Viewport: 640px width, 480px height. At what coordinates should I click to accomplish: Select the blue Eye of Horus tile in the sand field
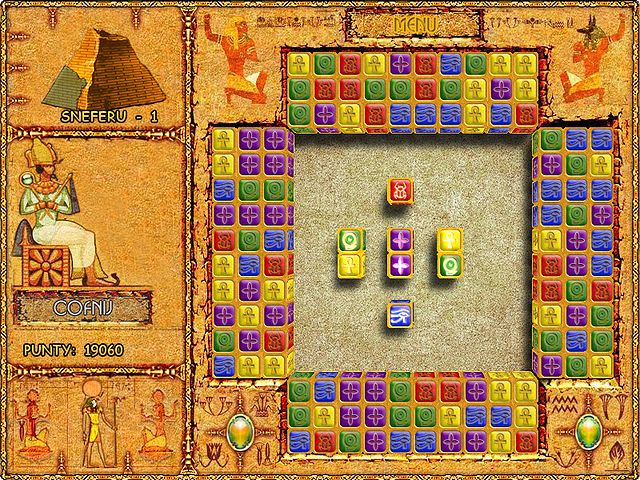[x=400, y=314]
